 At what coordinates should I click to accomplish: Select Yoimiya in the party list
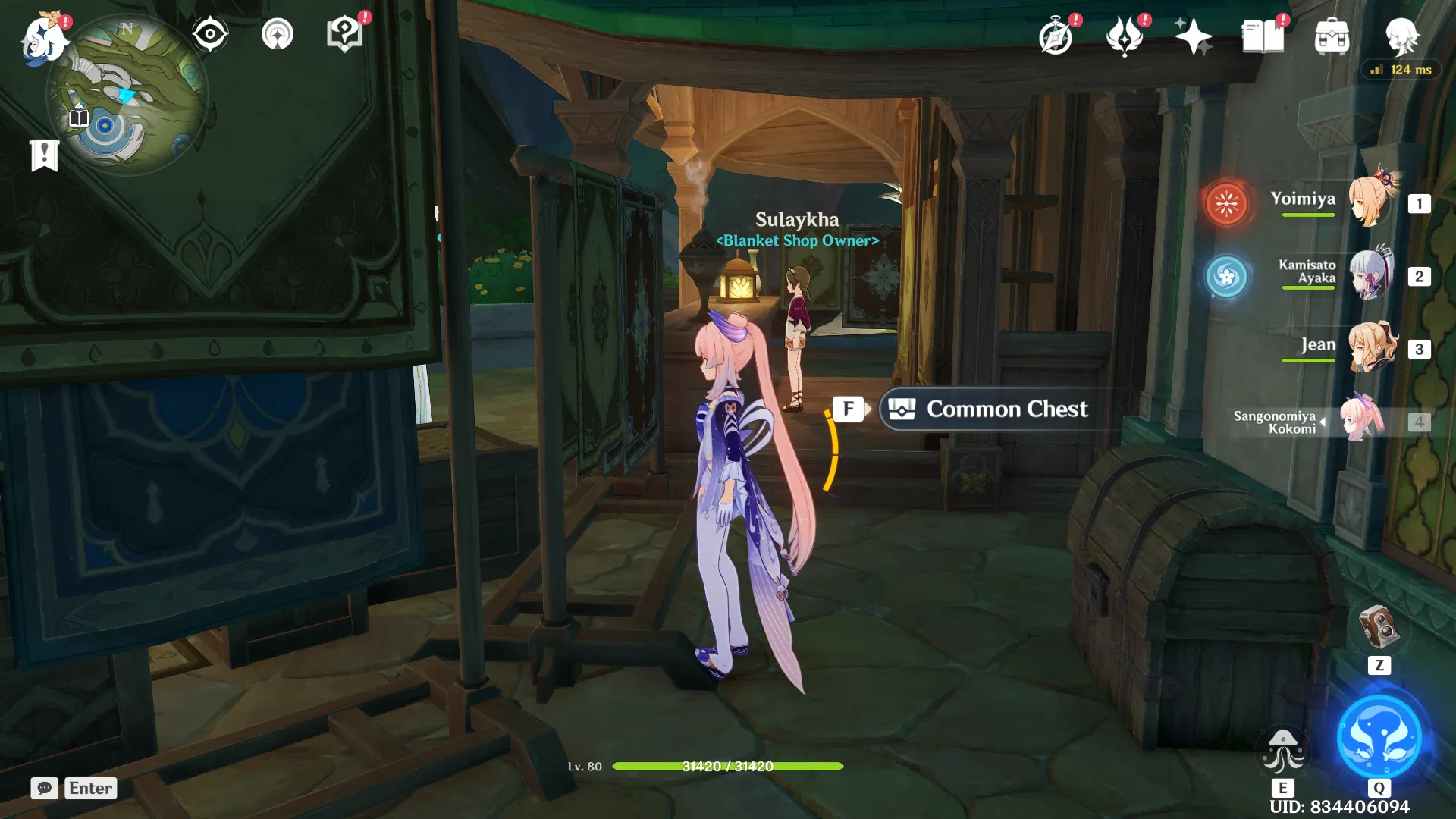pos(1373,201)
